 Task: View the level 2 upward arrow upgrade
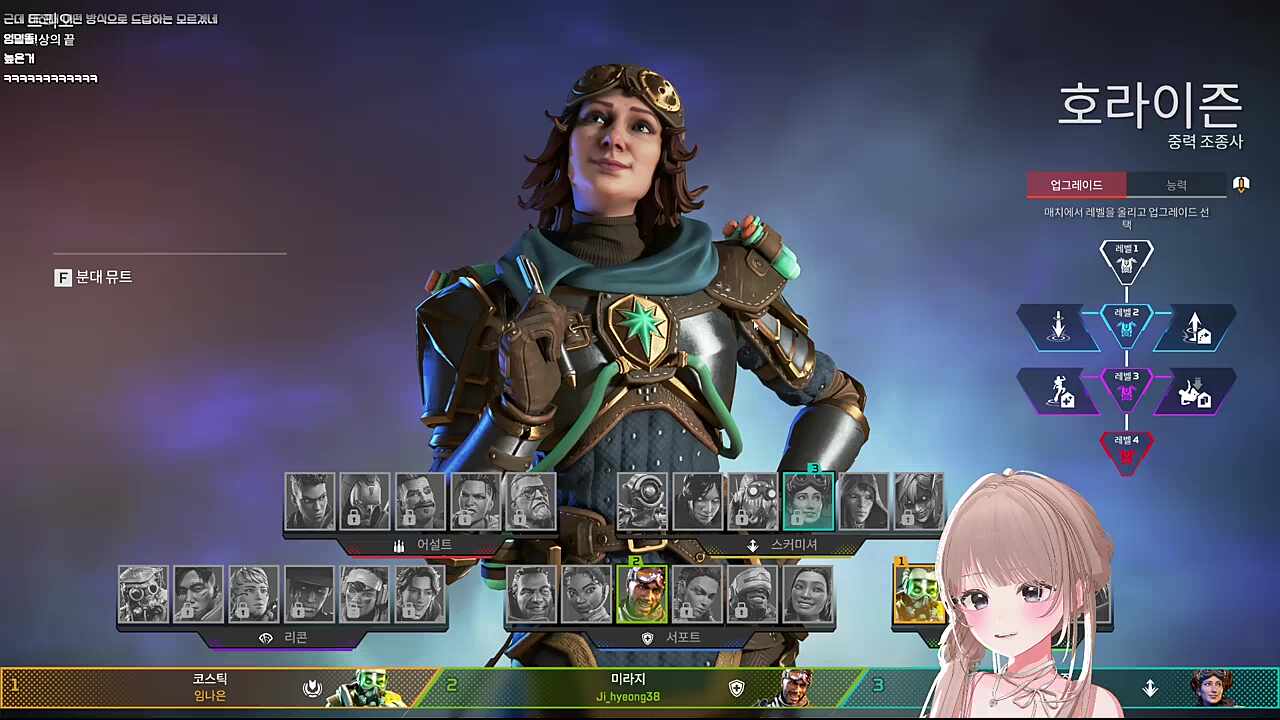pos(1195,327)
